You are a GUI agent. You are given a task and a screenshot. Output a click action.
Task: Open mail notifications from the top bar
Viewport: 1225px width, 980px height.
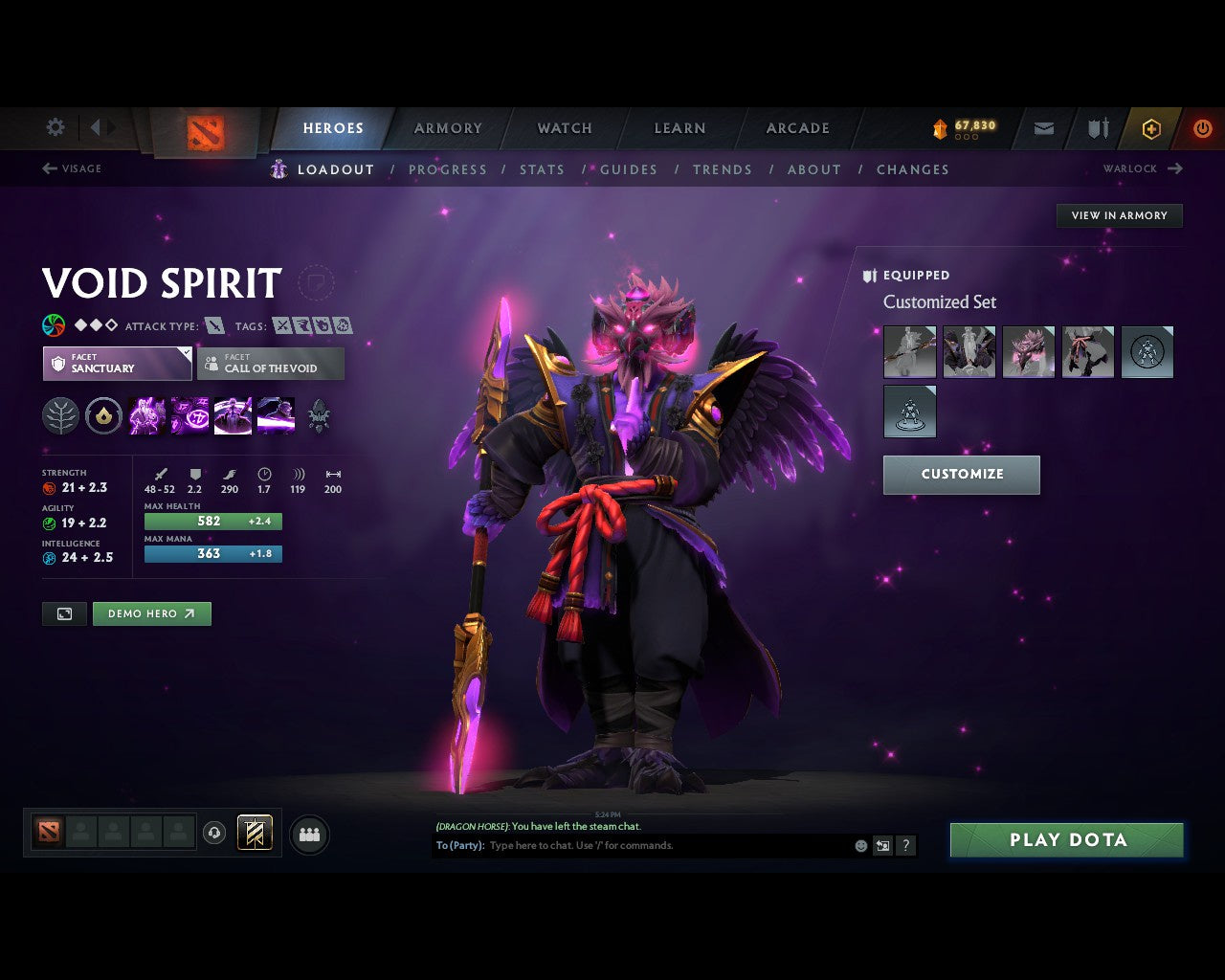pos(1043,128)
